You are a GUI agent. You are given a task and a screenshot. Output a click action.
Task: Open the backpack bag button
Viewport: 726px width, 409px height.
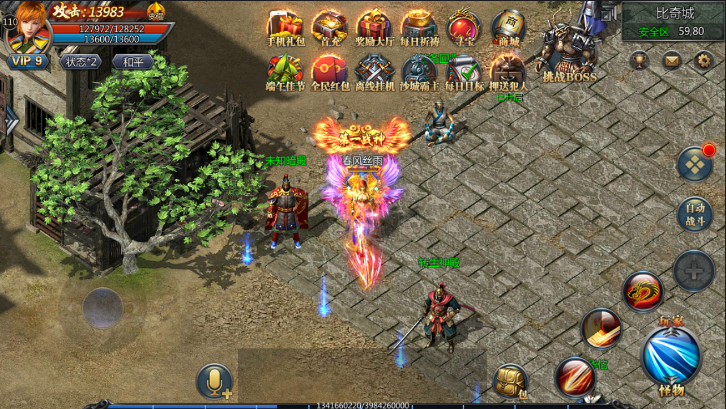tap(510, 380)
